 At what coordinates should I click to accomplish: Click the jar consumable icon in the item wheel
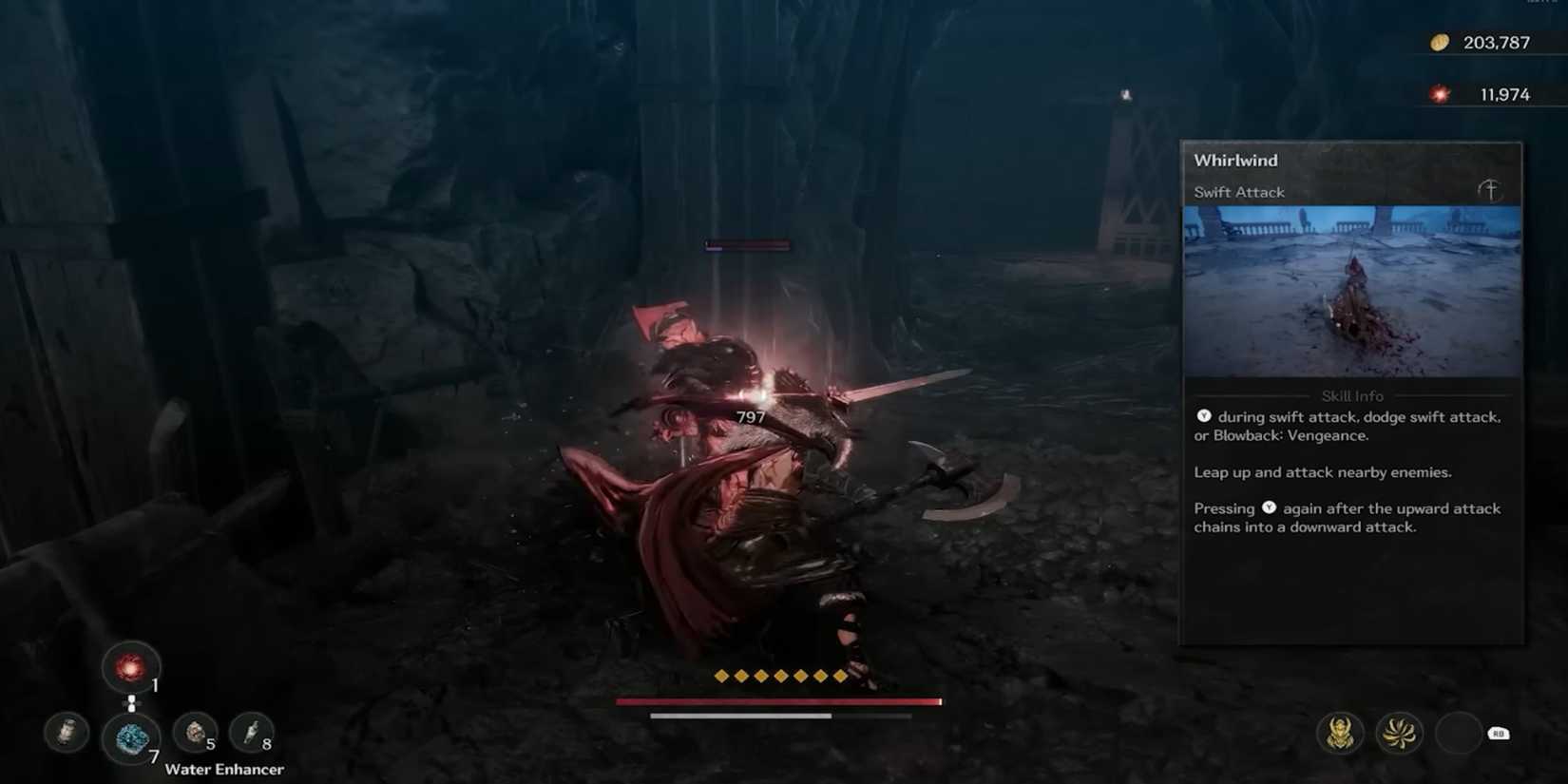pos(67,734)
